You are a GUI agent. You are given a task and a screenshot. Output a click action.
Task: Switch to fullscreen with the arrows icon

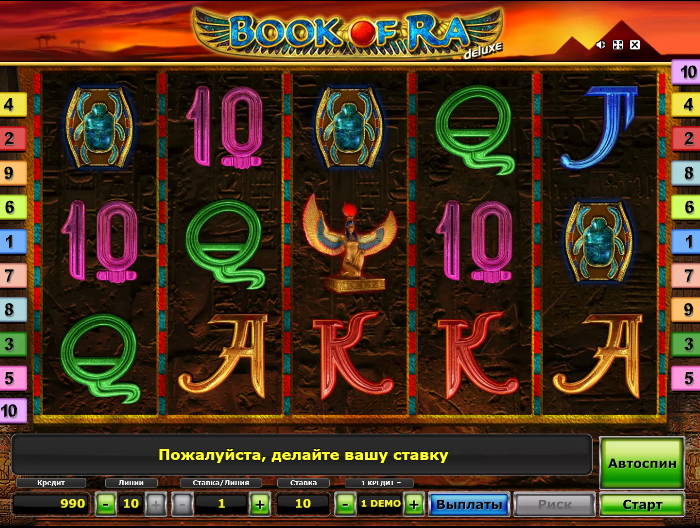pos(618,45)
